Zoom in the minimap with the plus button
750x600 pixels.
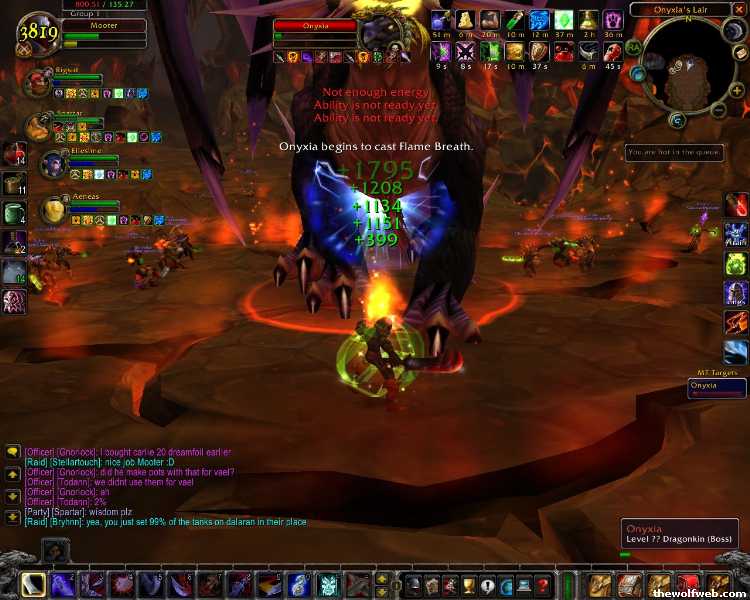pyautogui.click(x=736, y=91)
